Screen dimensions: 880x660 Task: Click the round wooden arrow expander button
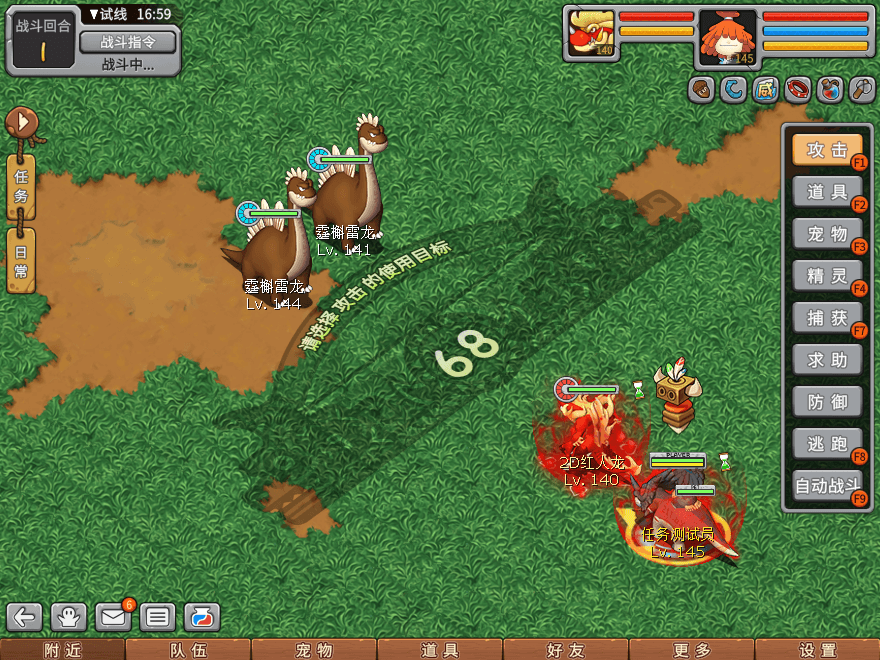(x=22, y=123)
